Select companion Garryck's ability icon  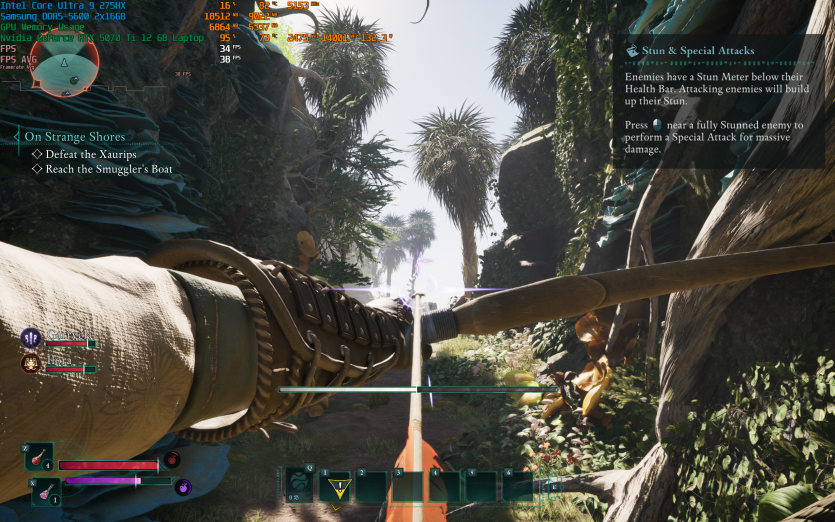[x=30, y=338]
